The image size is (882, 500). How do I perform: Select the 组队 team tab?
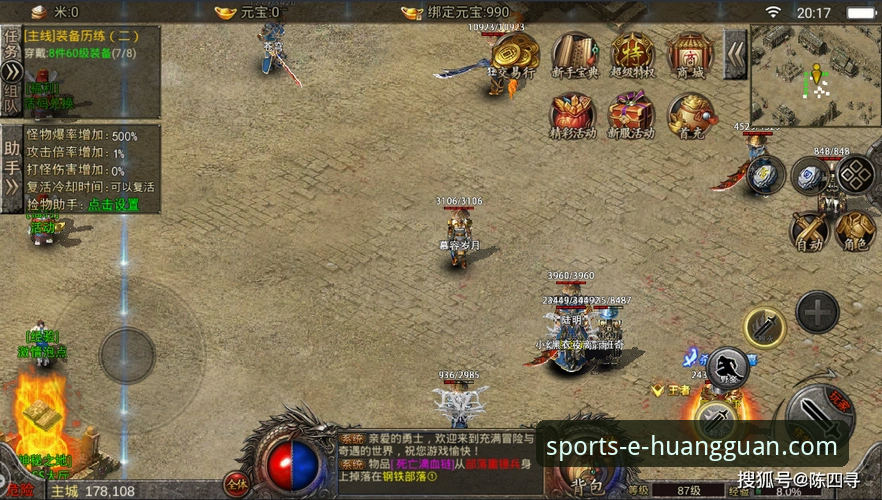[11, 95]
